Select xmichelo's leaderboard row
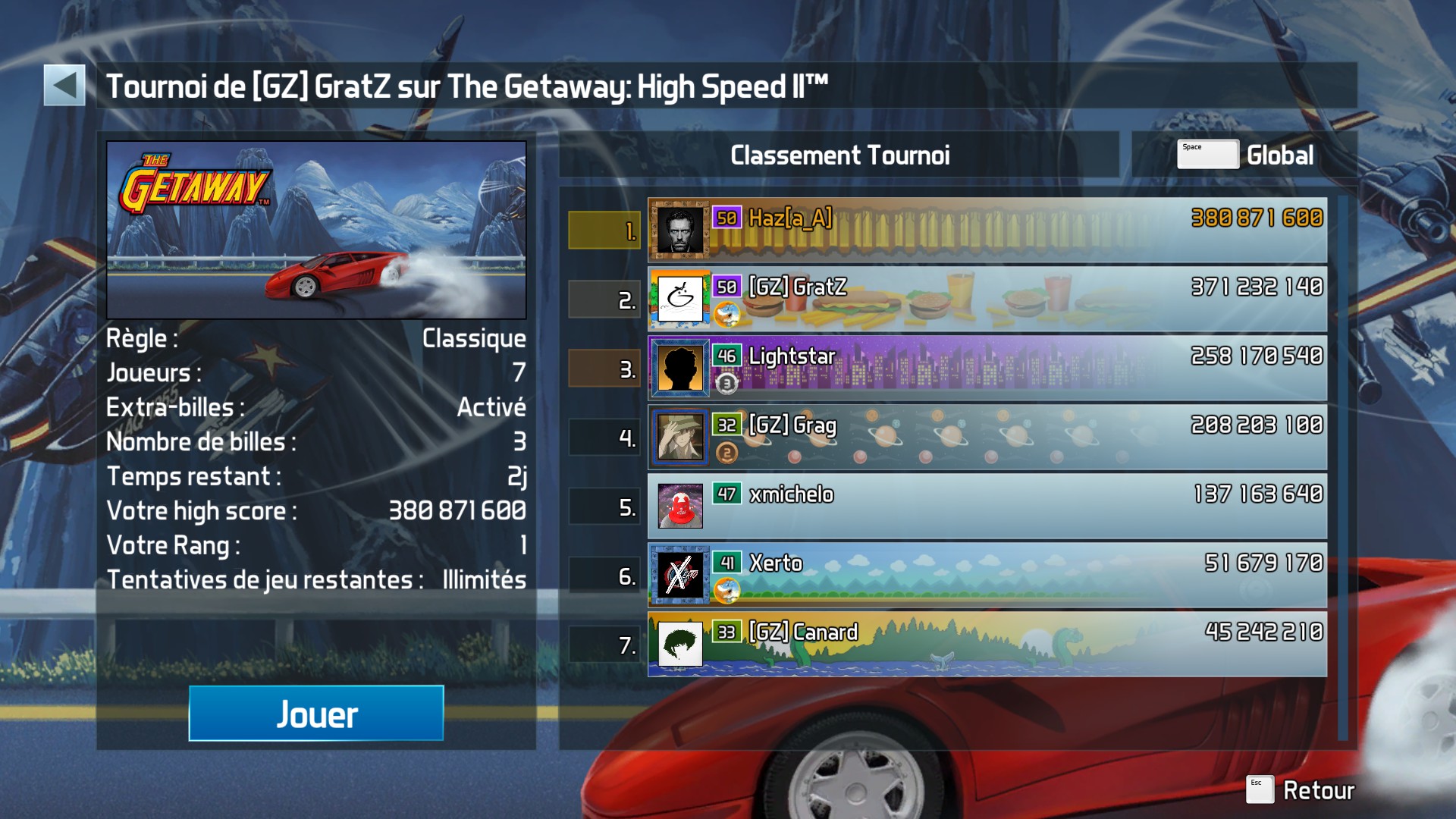The height and width of the screenshot is (819, 1456). point(987,507)
